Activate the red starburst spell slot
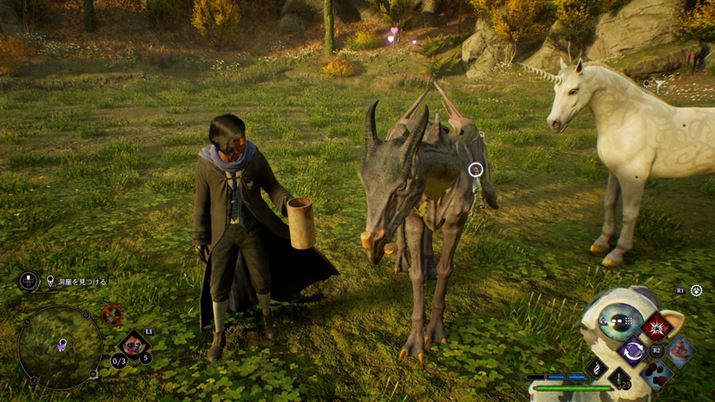 pyautogui.click(x=657, y=326)
